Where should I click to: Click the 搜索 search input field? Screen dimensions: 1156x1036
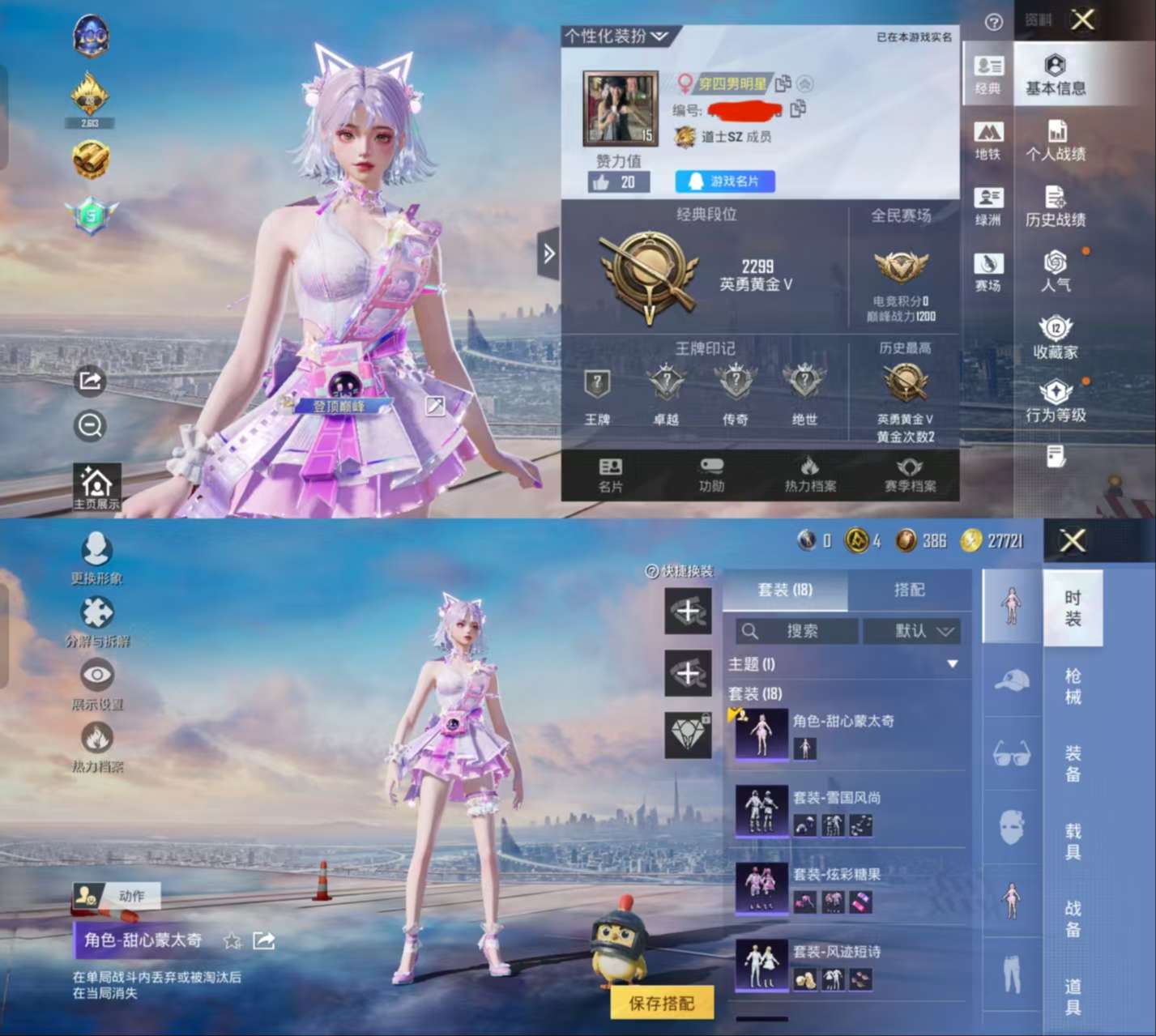tap(798, 632)
